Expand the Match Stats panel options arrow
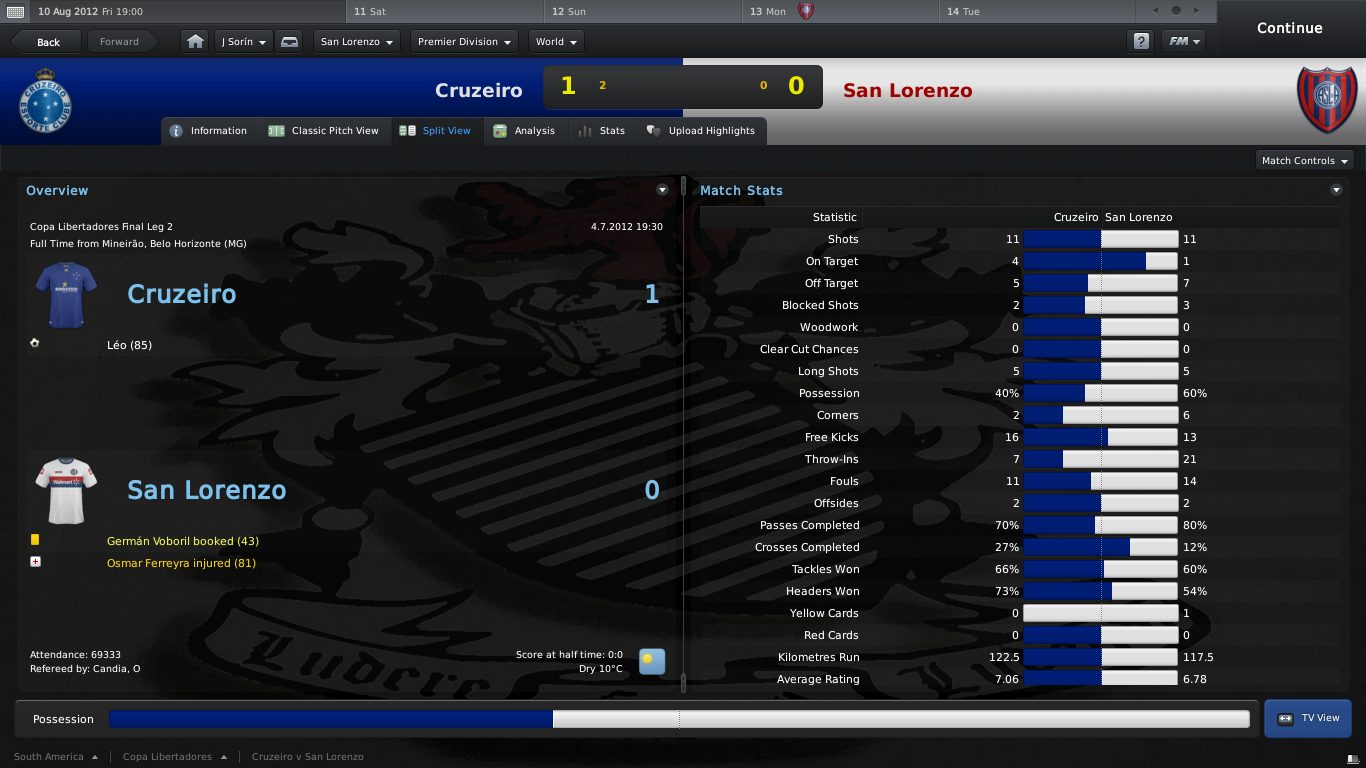 click(1336, 190)
